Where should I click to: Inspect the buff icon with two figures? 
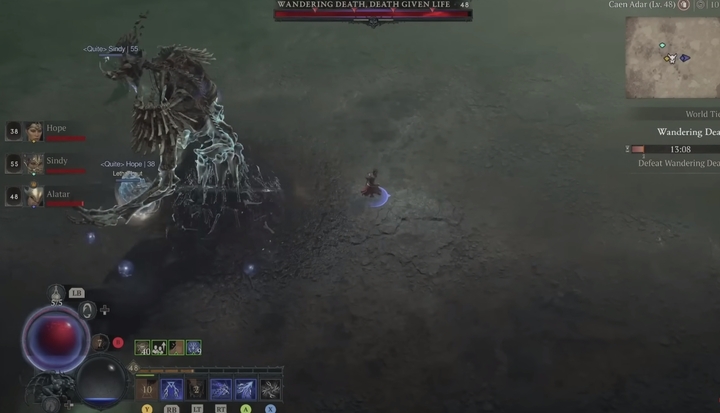159,348
